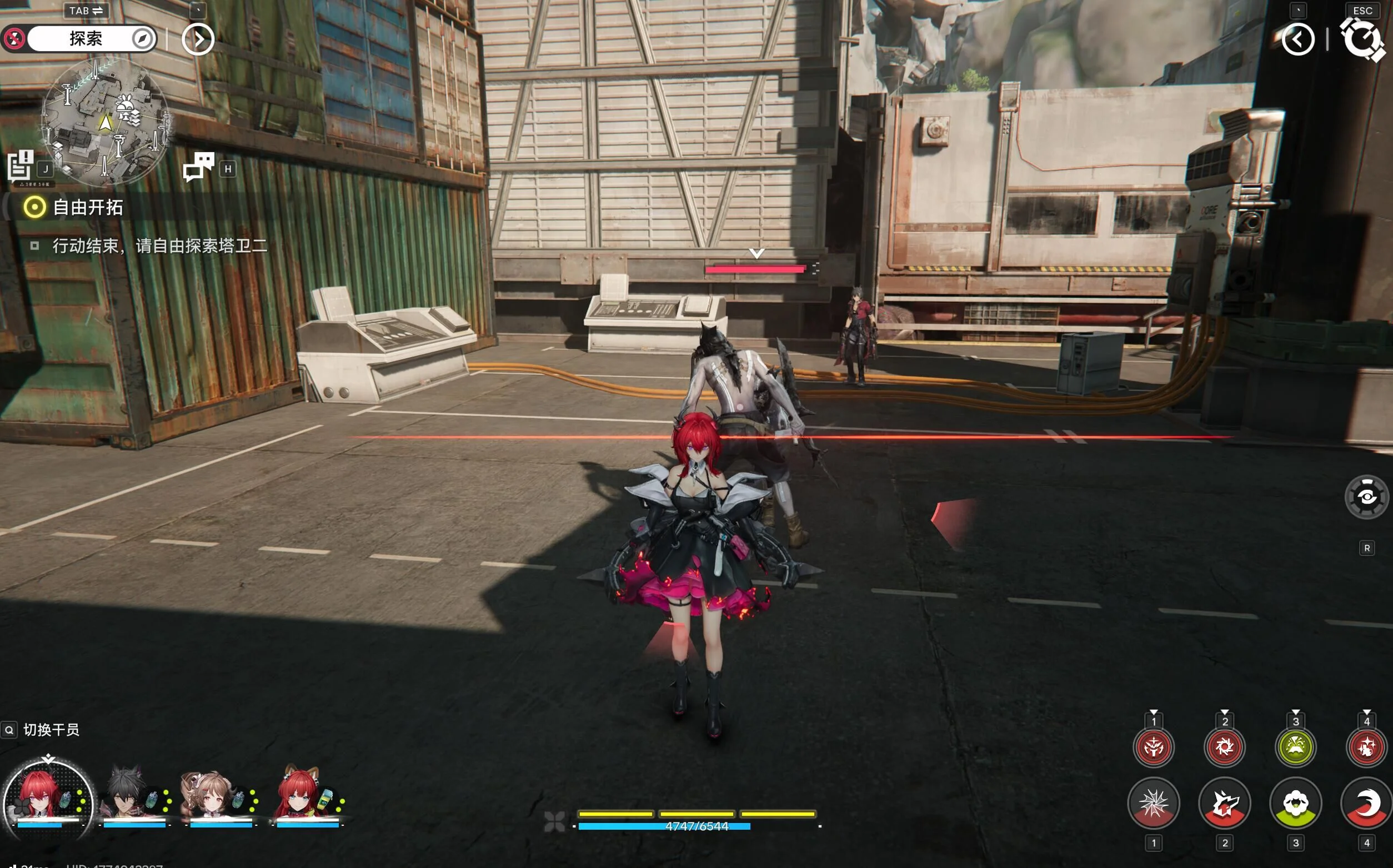Open the hexagonal main menu icon under ESC

click(1361, 39)
